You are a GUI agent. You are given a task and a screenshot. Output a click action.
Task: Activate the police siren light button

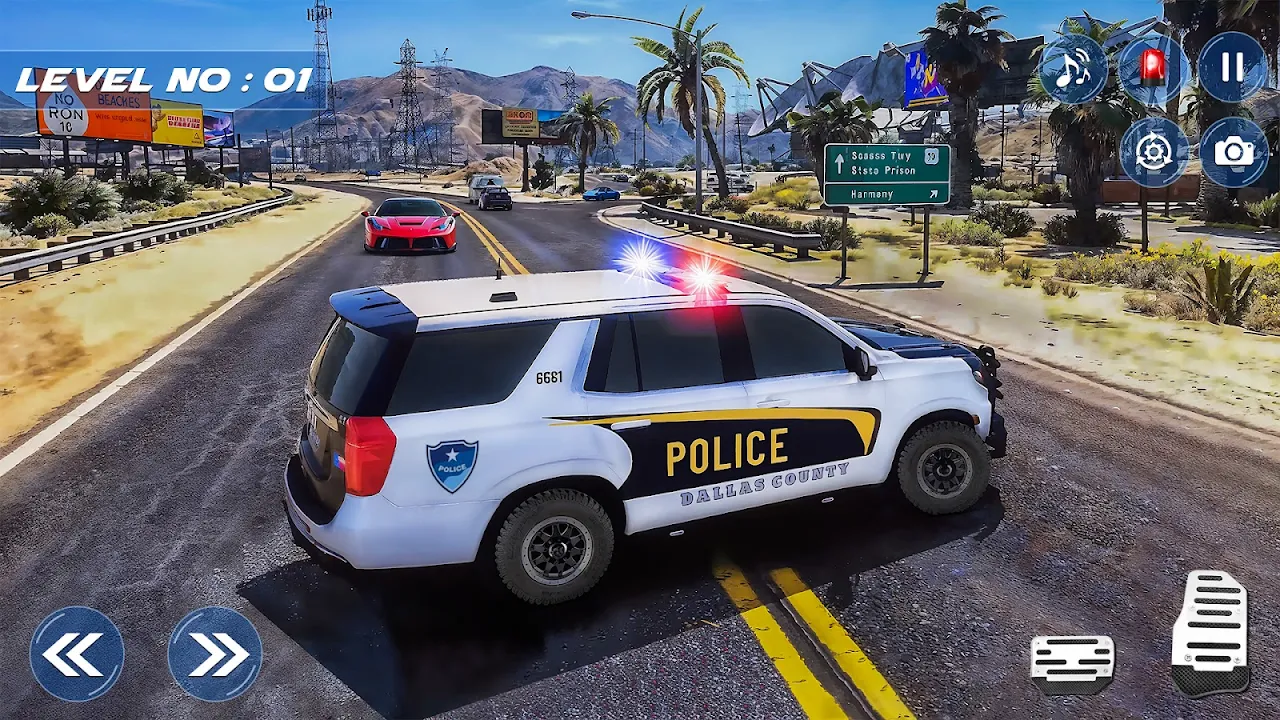point(1153,69)
